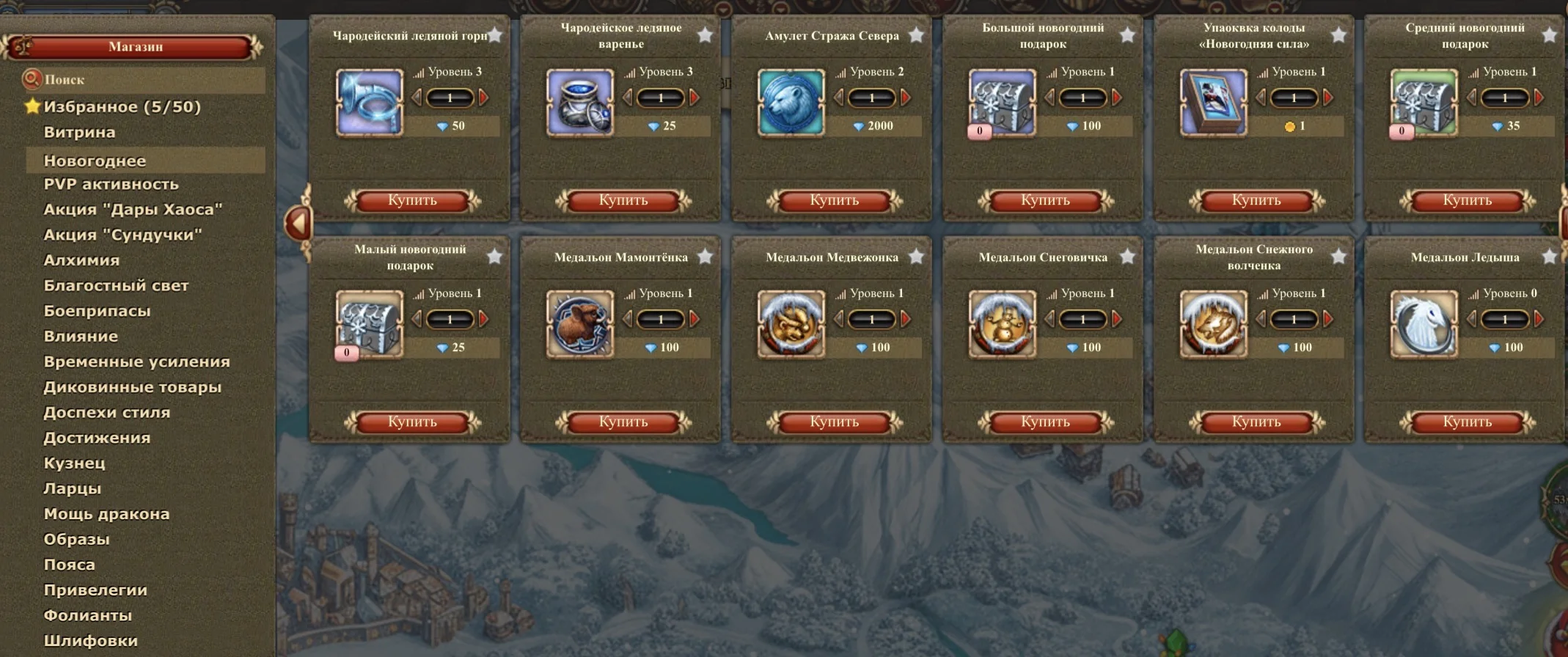Buy the Большой новогодний подарок
1568x657 pixels.
click(1045, 200)
